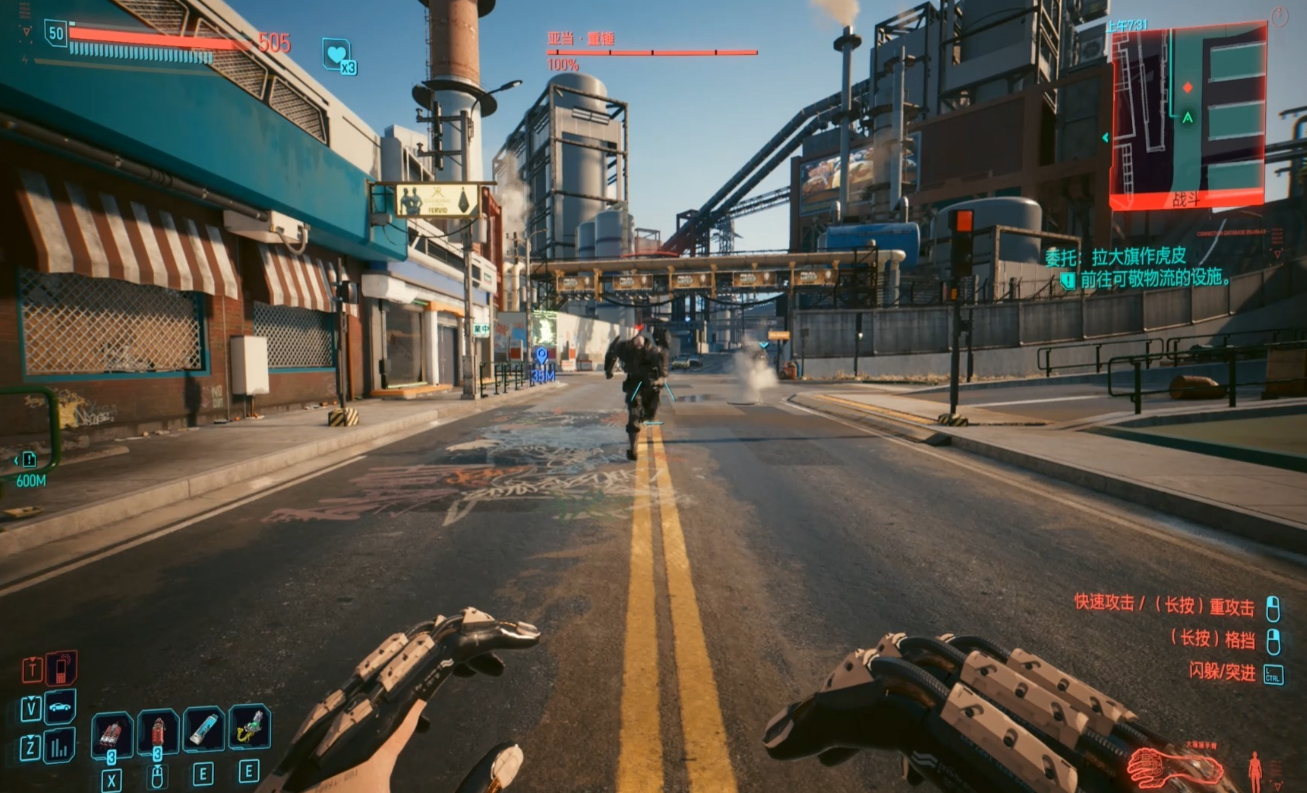
Task: Select the red grenade cluster slot
Action: point(112,734)
